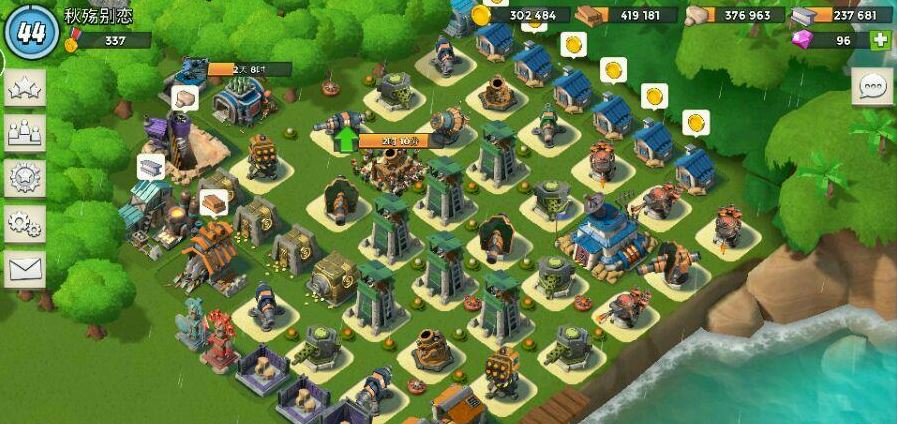Collect the wood resource bubble
This screenshot has height=424, width=897.
(x=213, y=202)
